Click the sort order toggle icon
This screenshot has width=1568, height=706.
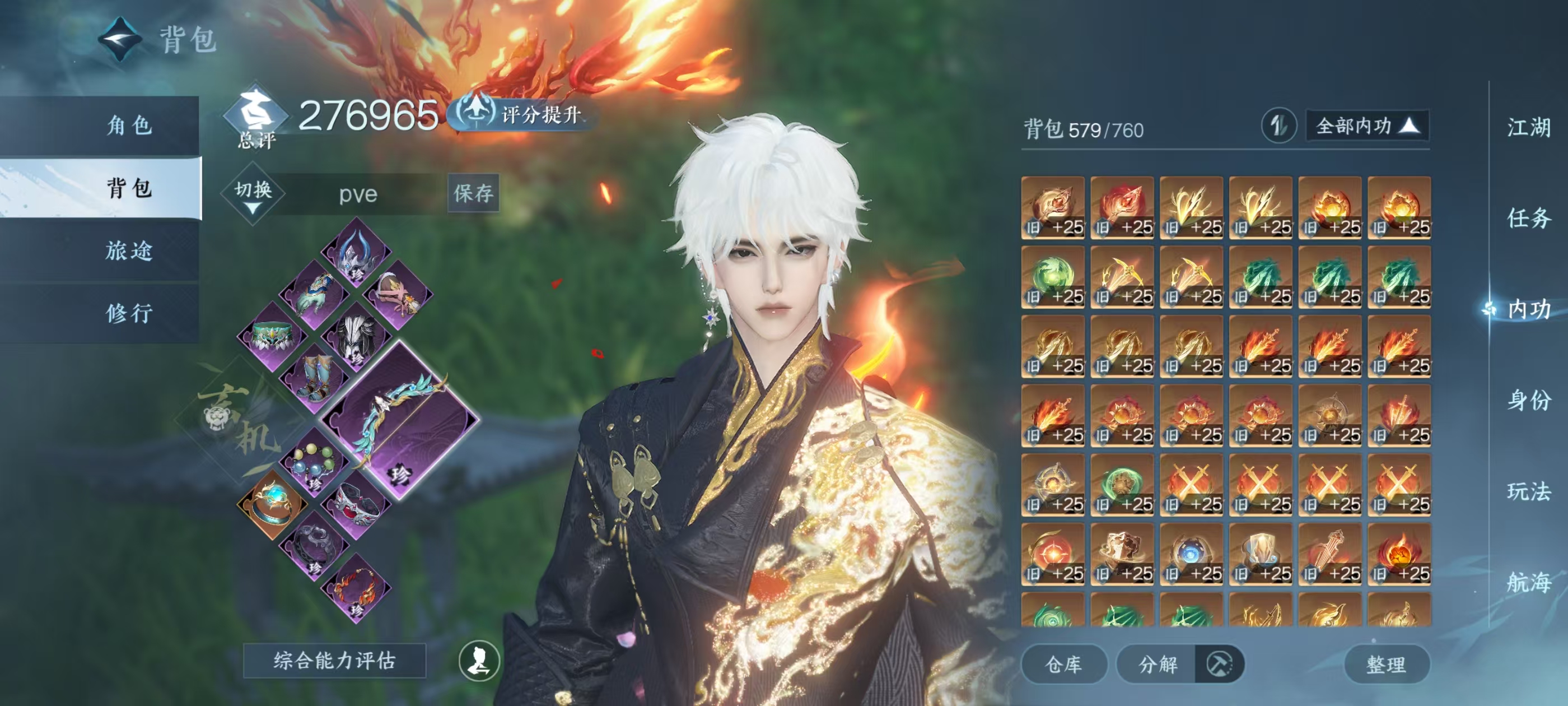pos(1278,126)
